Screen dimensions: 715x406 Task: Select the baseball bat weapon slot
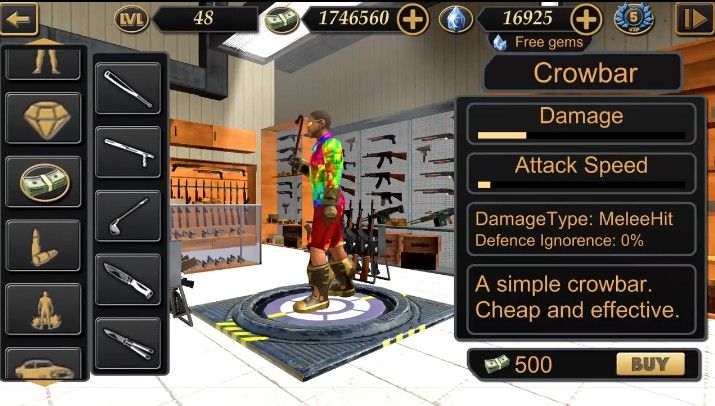(128, 88)
